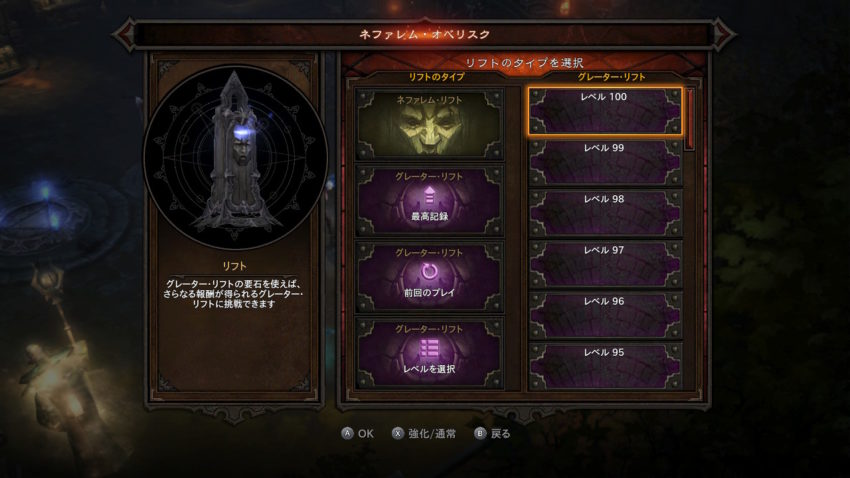850x478 pixels.
Task: Pick the レベル 95 entry
Action: pos(605,365)
